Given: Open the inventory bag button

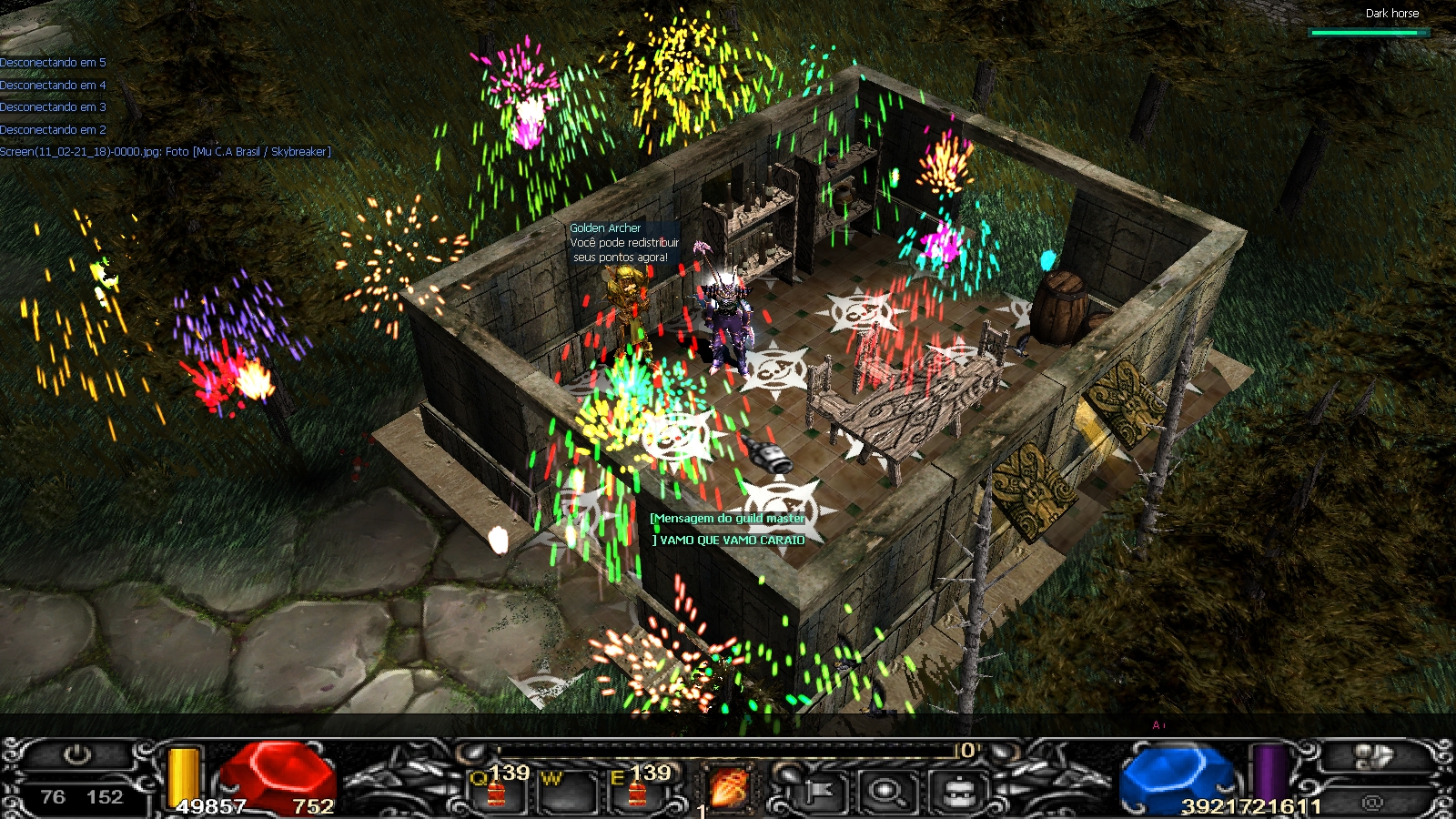Looking at the screenshot, I should pyautogui.click(x=958, y=792).
